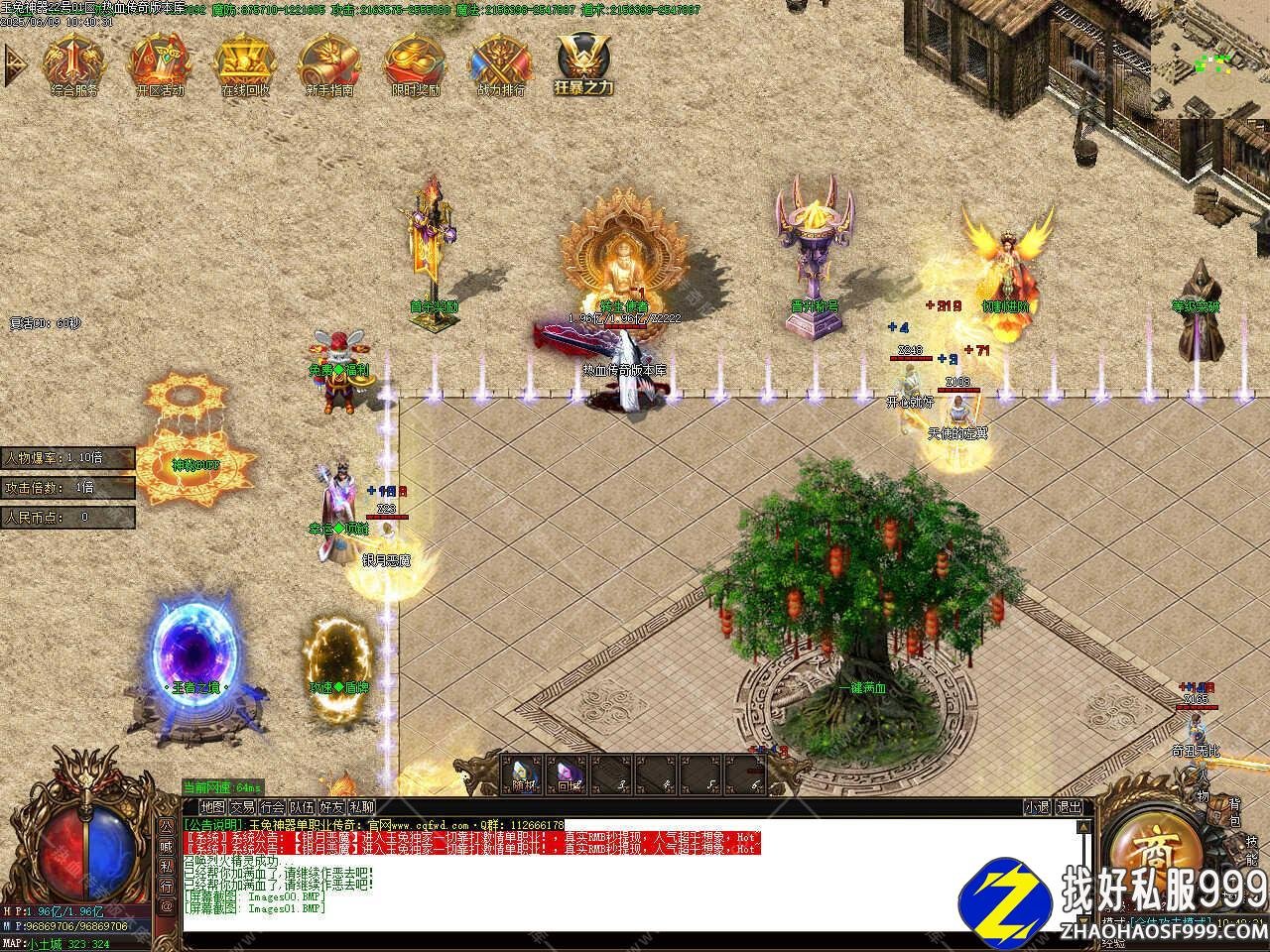The image size is (1270, 952).
Task: Open 私聊 private chat
Action: point(361,807)
